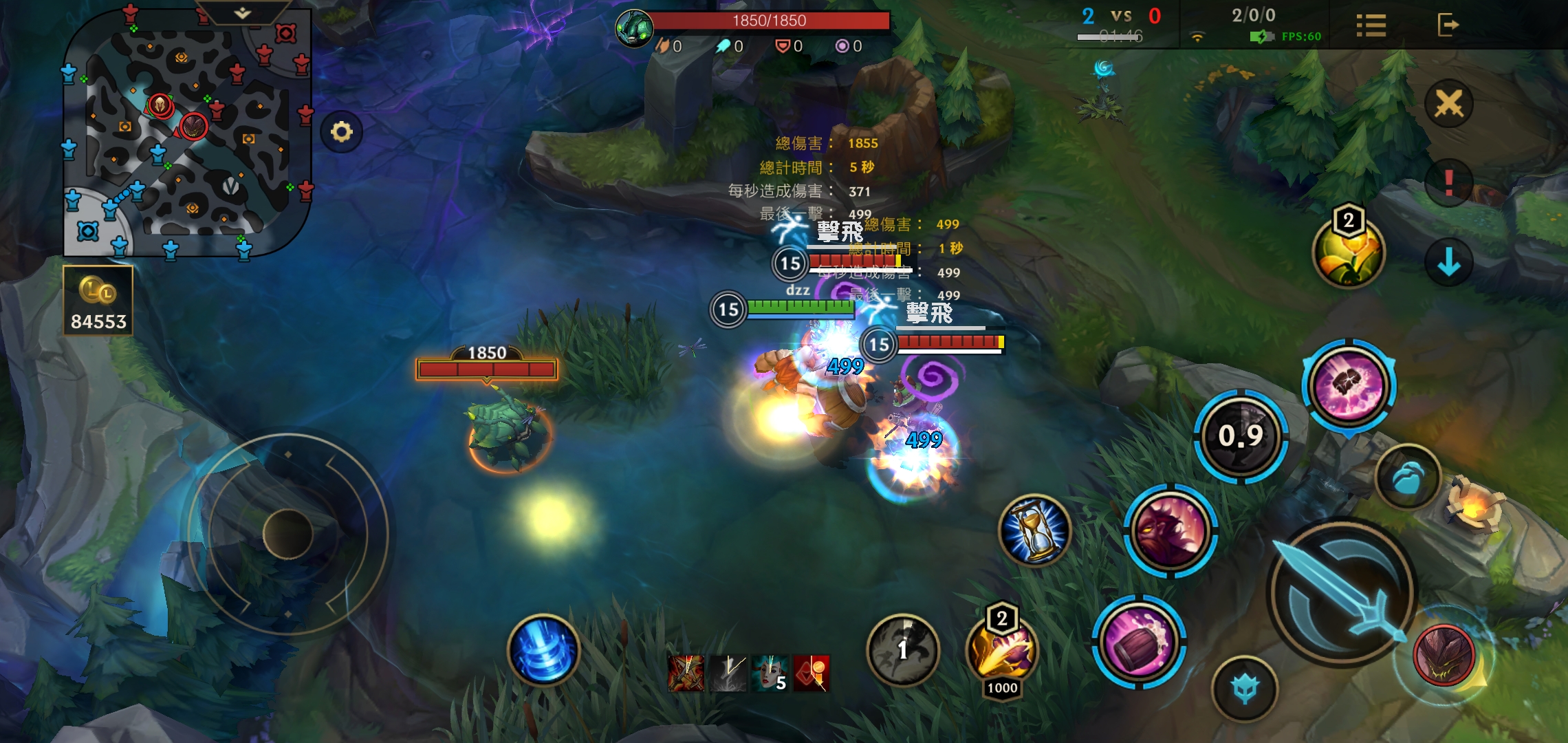Place a ward with the blue trinket
1568x743 pixels.
click(x=1245, y=689)
